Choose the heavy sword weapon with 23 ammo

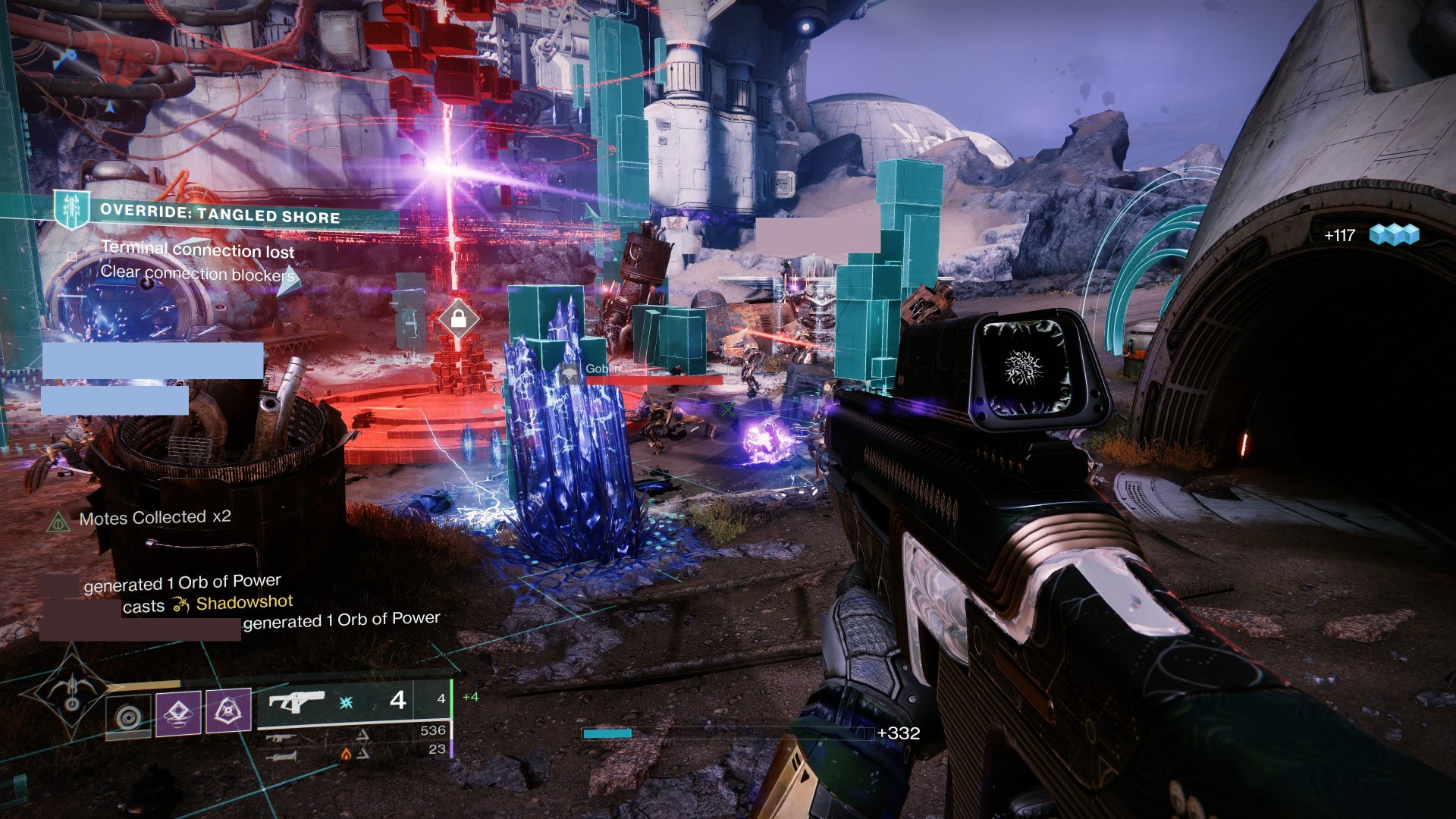tap(282, 755)
